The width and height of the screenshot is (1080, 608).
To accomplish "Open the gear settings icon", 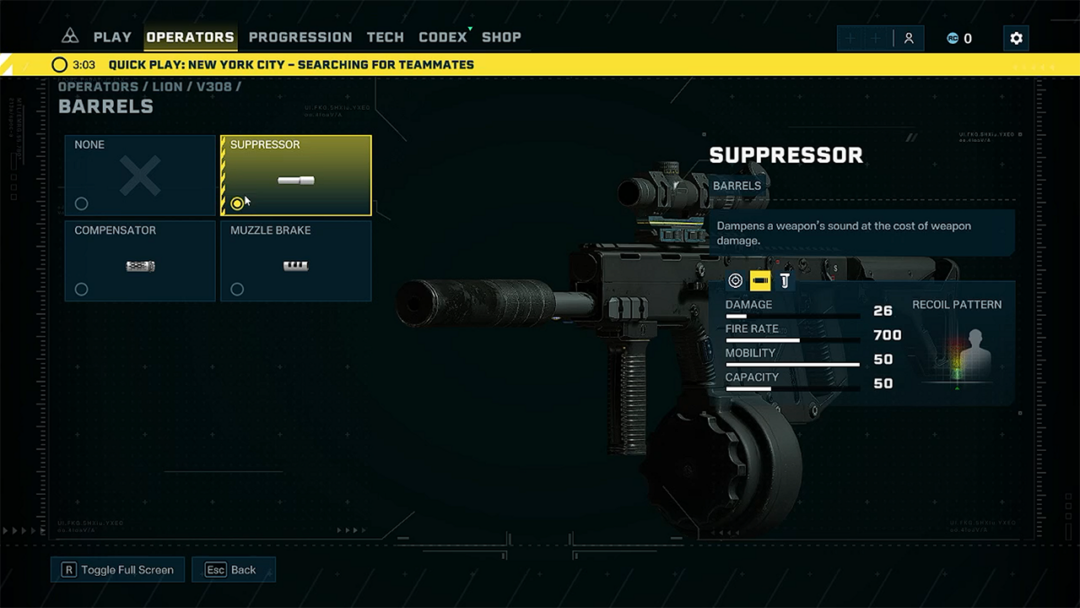I will pos(1016,38).
